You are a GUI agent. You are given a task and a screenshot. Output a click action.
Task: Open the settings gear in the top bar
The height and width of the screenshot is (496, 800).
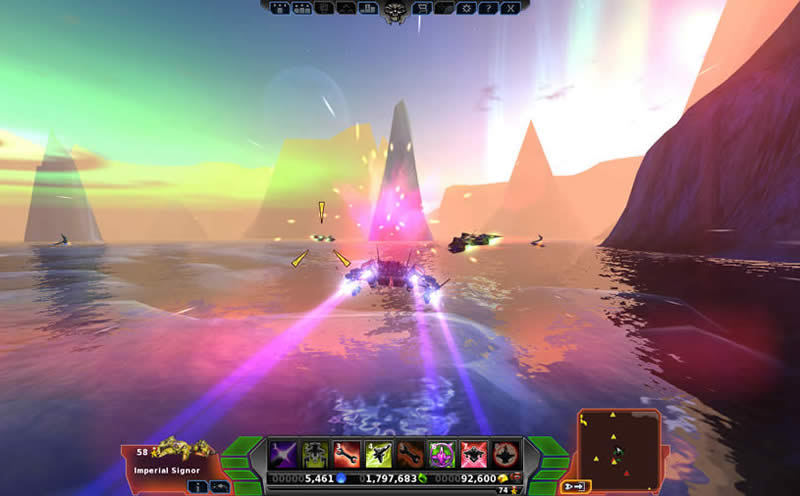pos(465,8)
